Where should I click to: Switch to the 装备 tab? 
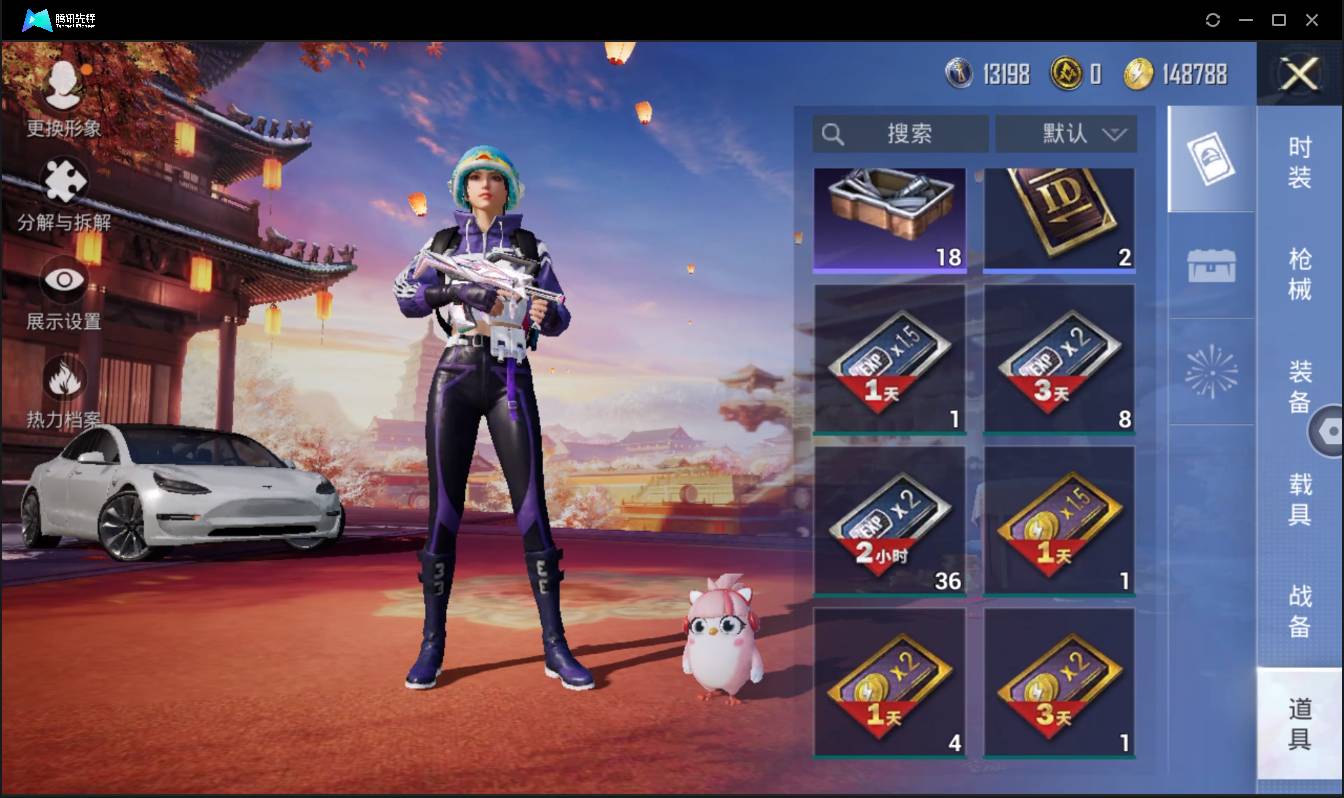1299,386
